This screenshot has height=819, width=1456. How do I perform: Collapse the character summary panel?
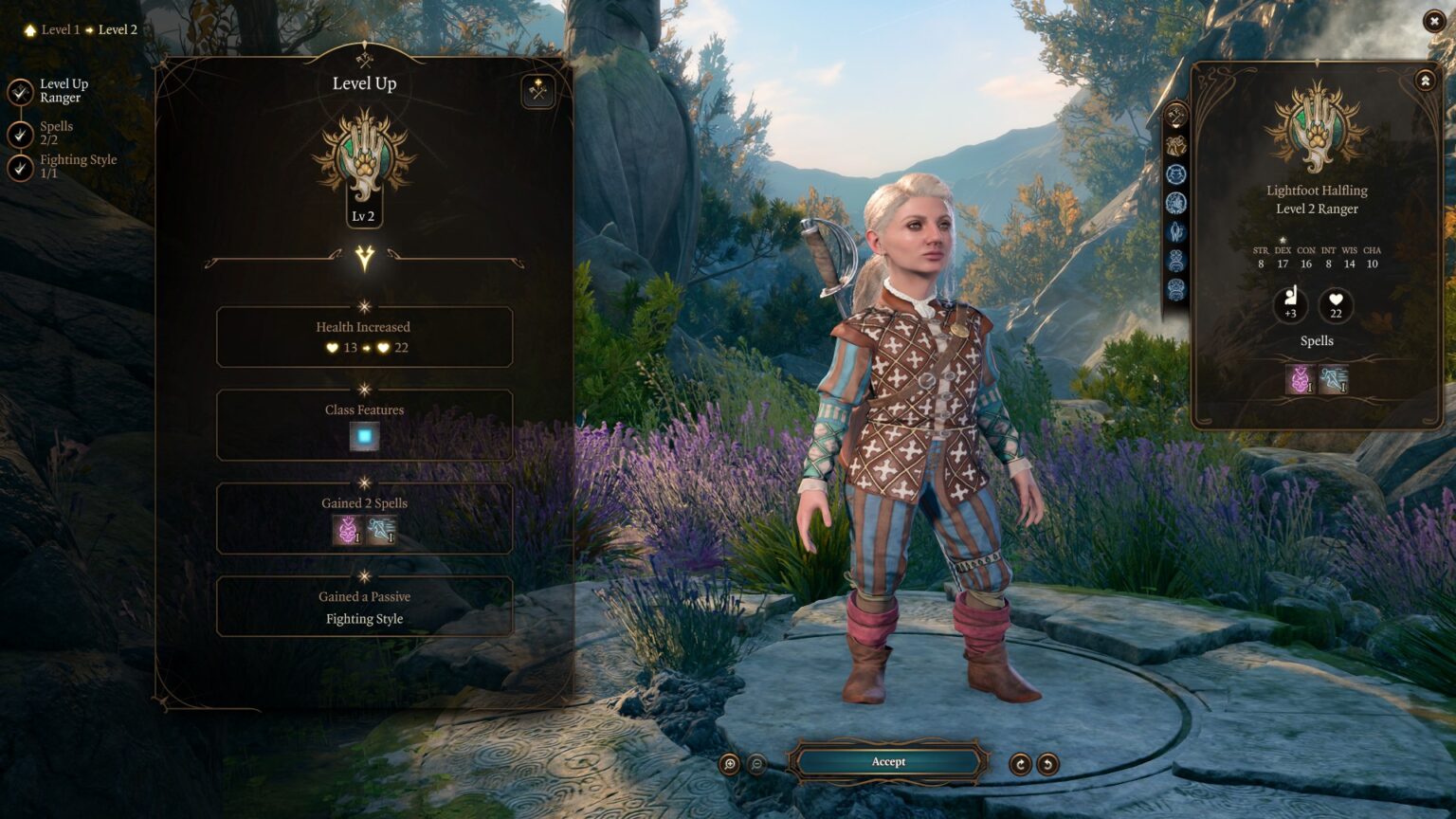[1425, 82]
